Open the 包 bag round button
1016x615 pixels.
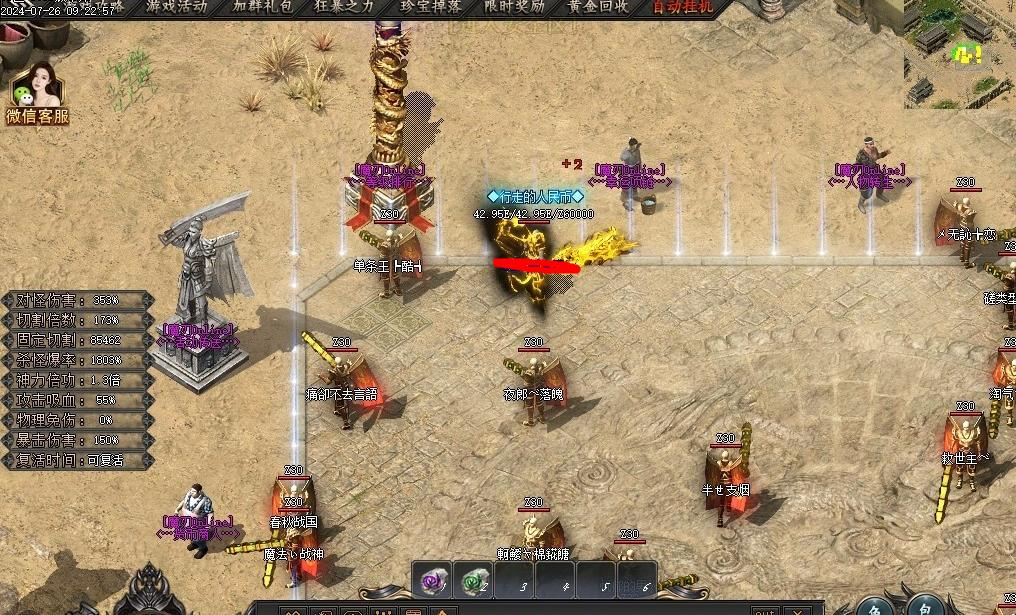pos(927,603)
